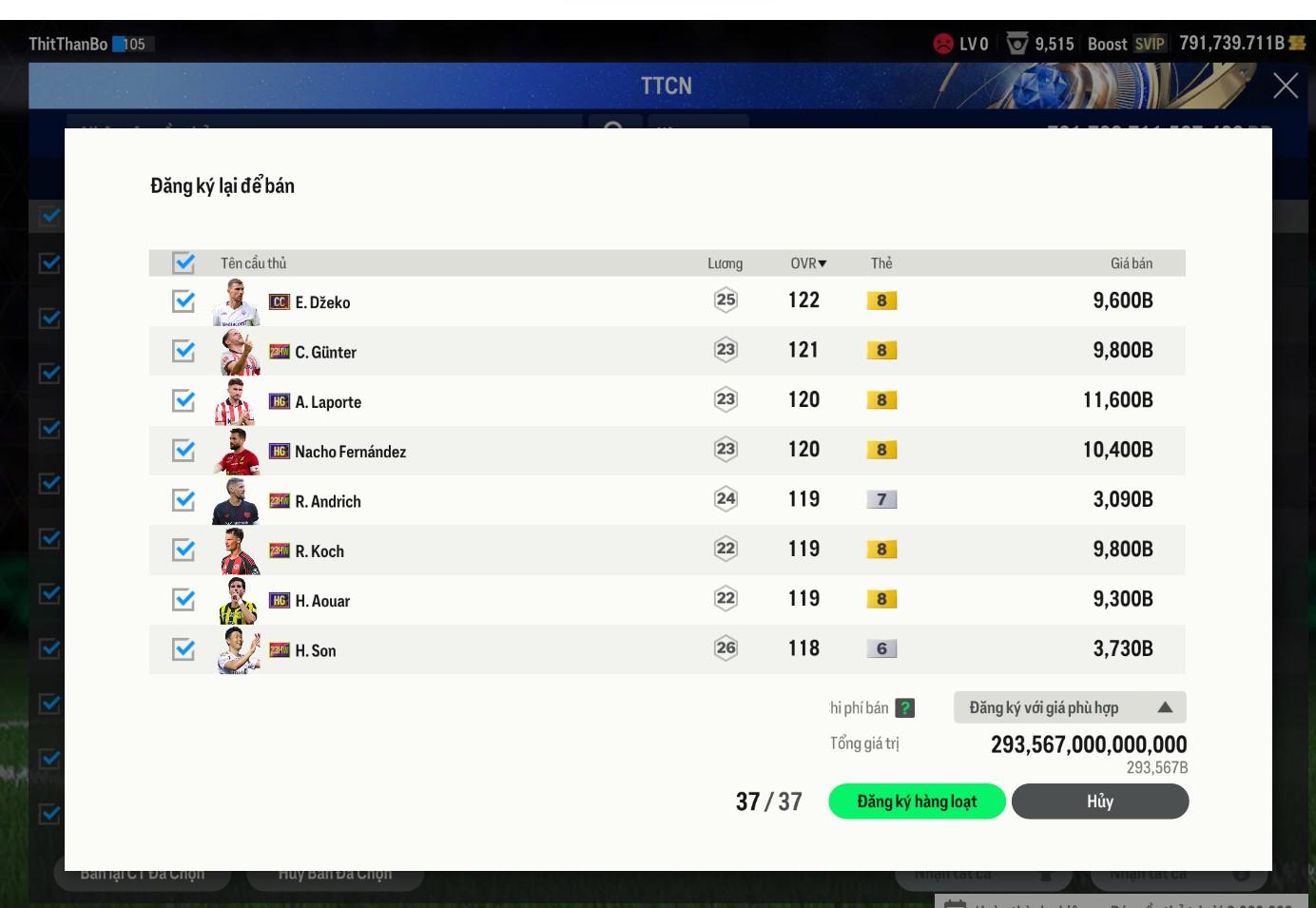
Task: Open the Đăng ký với giá phù hợp dropdown
Action: click(x=1070, y=707)
